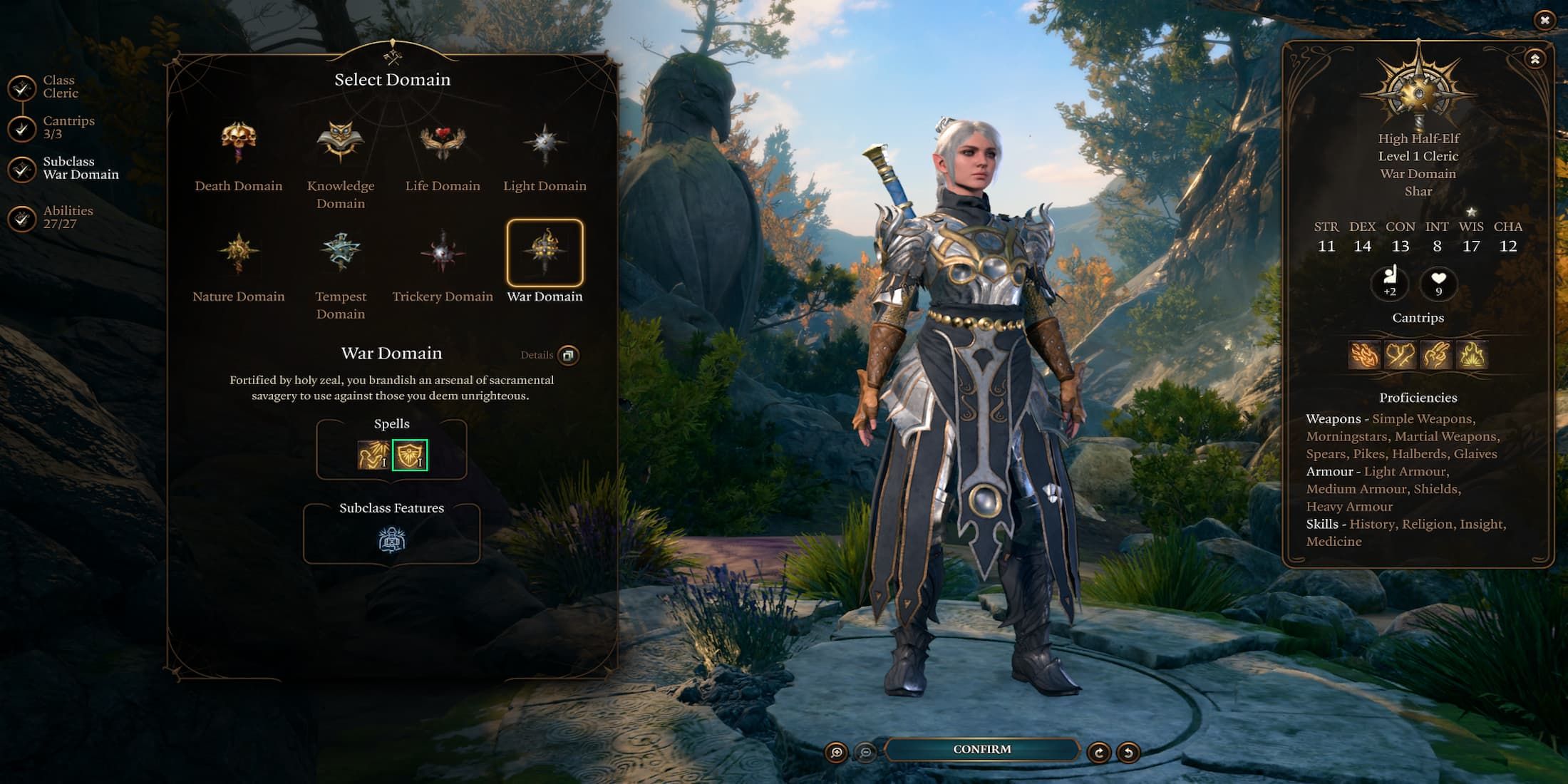The width and height of the screenshot is (1568, 784).
Task: Select the Trickery Domain icon
Action: 442,252
